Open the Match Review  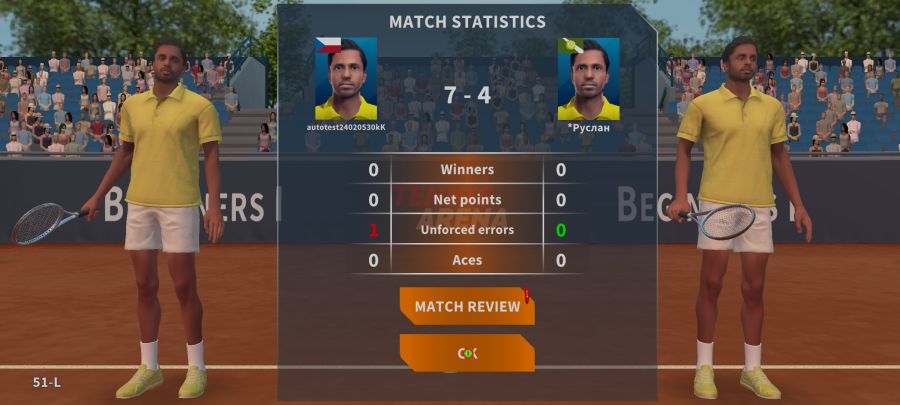click(467, 306)
